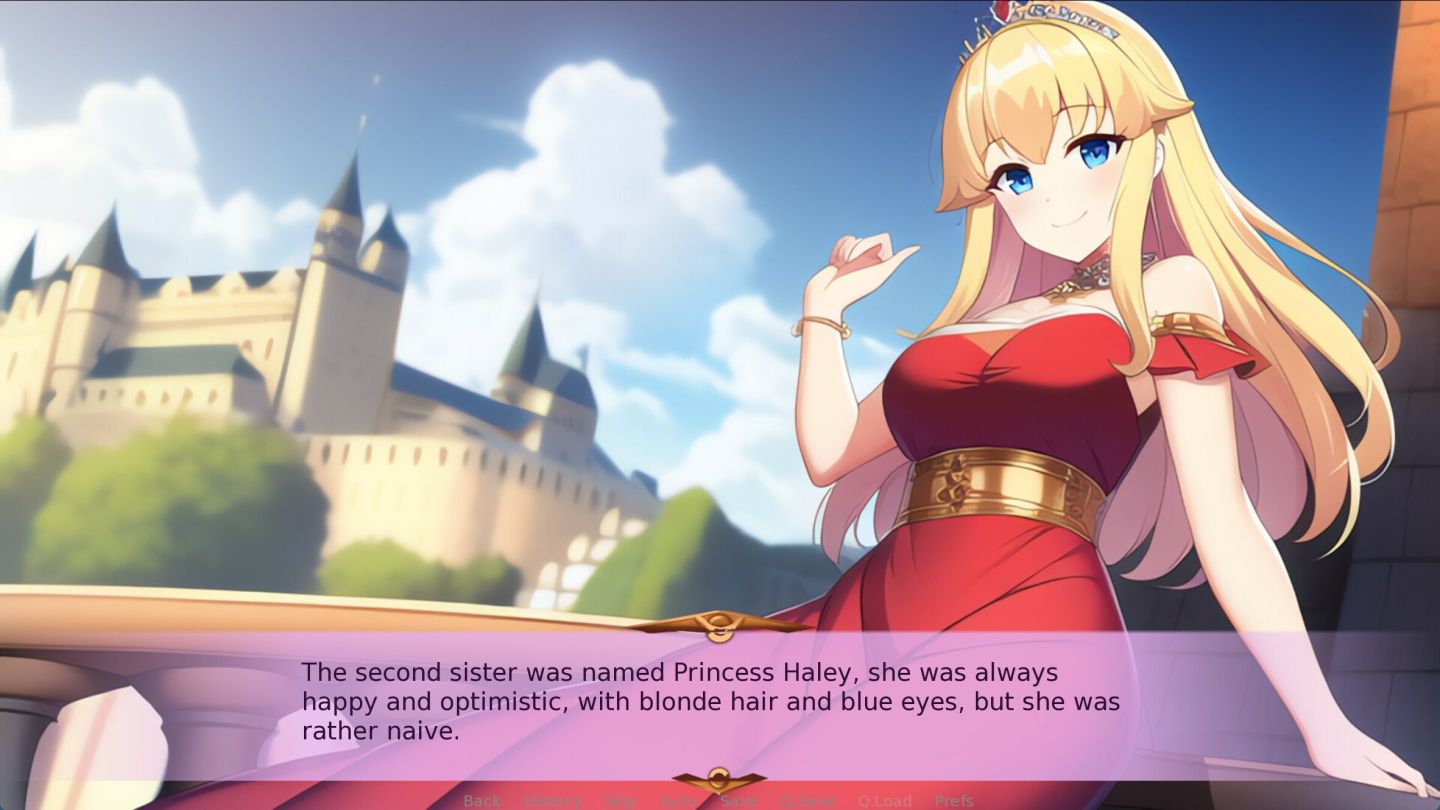The image size is (1440, 810).
Task: Click the gold emblem on the textbox divider
Action: tap(718, 623)
